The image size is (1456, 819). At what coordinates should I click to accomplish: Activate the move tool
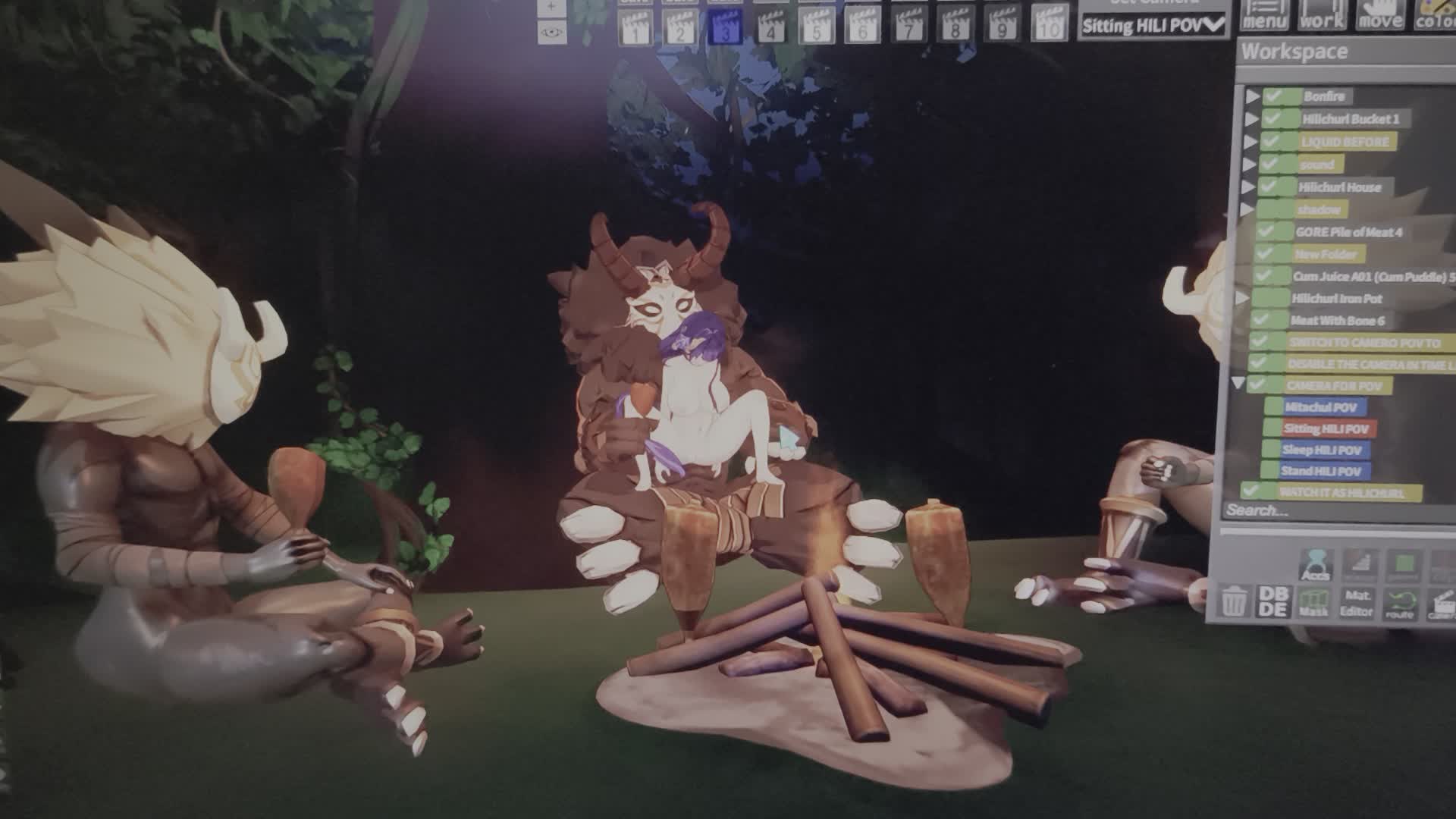1380,17
